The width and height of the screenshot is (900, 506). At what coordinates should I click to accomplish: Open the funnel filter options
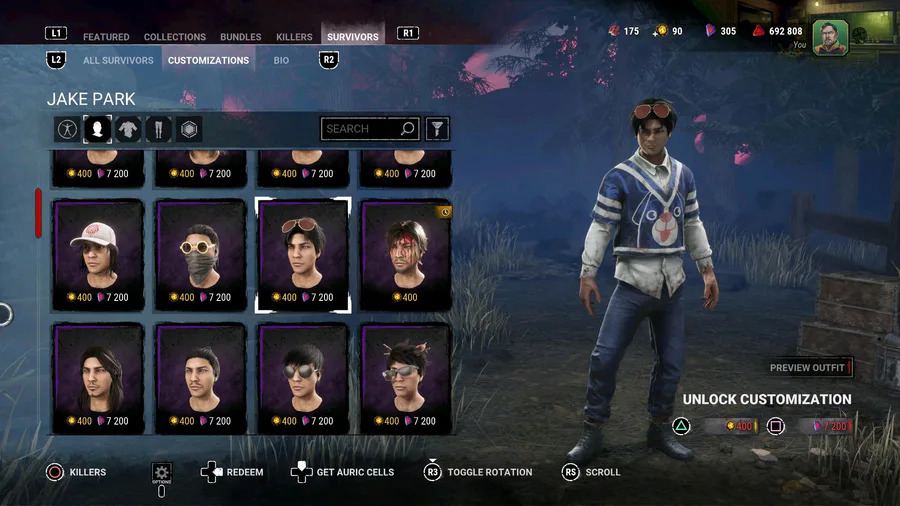point(437,129)
